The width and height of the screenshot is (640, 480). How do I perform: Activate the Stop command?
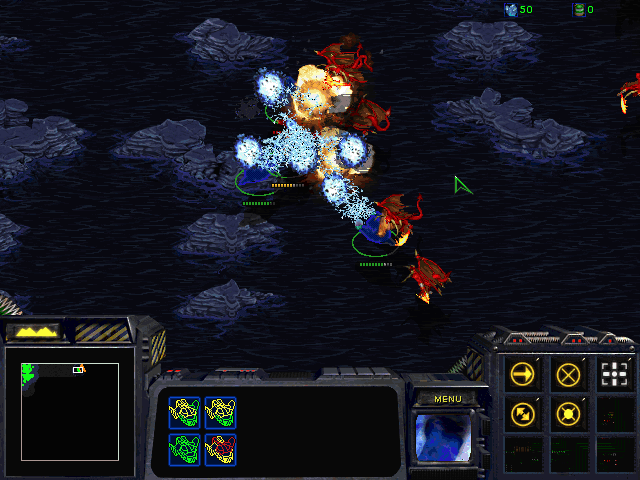coord(569,375)
